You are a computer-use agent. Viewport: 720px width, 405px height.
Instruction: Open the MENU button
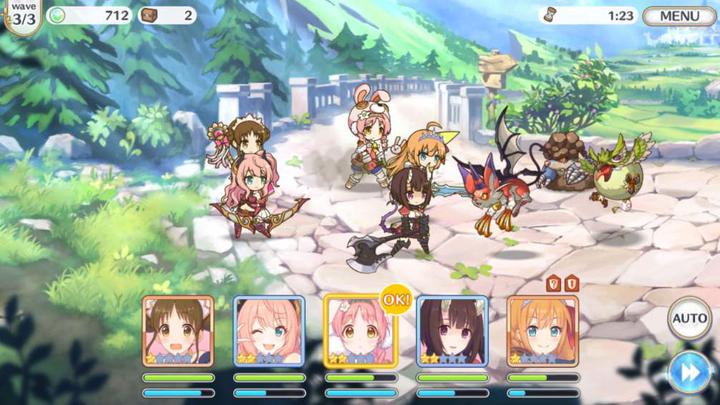click(679, 16)
